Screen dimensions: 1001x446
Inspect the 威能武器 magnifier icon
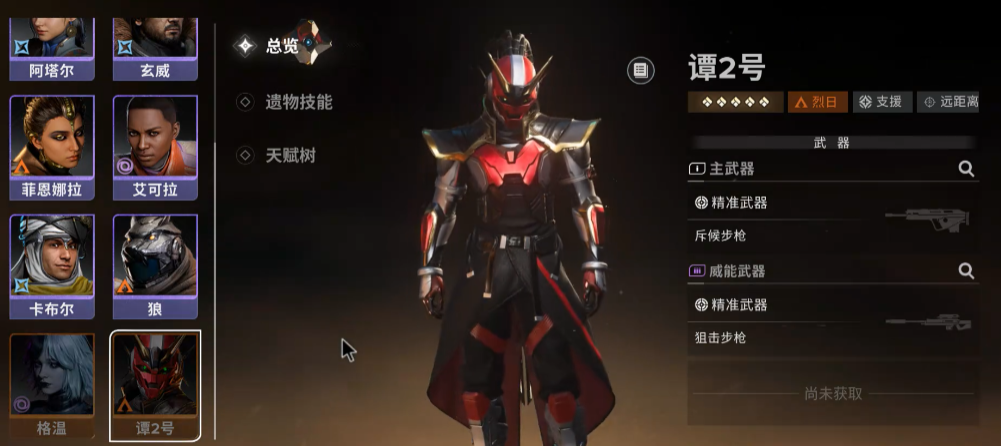point(966,270)
